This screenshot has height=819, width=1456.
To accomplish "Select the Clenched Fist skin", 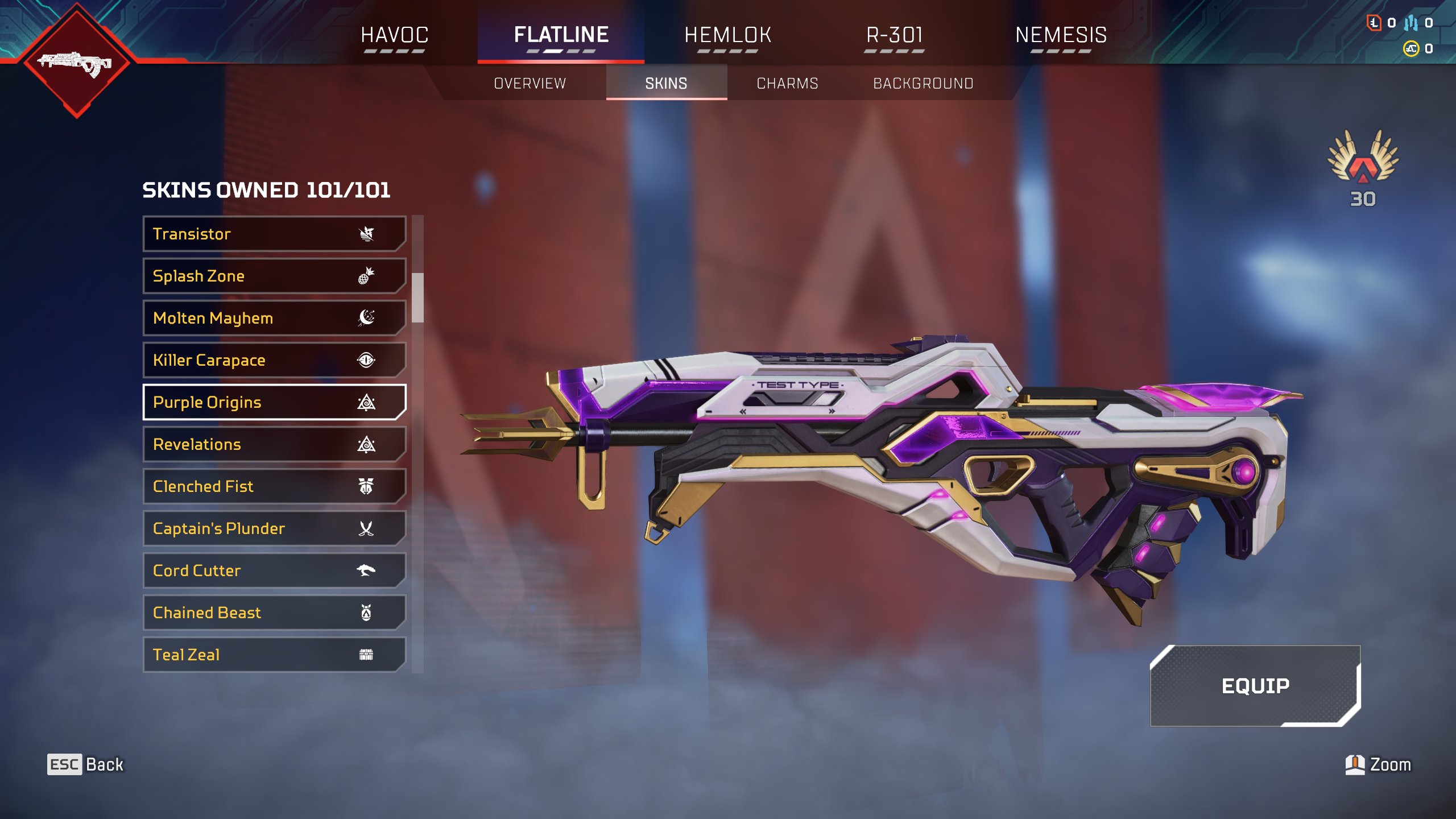I will tap(274, 486).
